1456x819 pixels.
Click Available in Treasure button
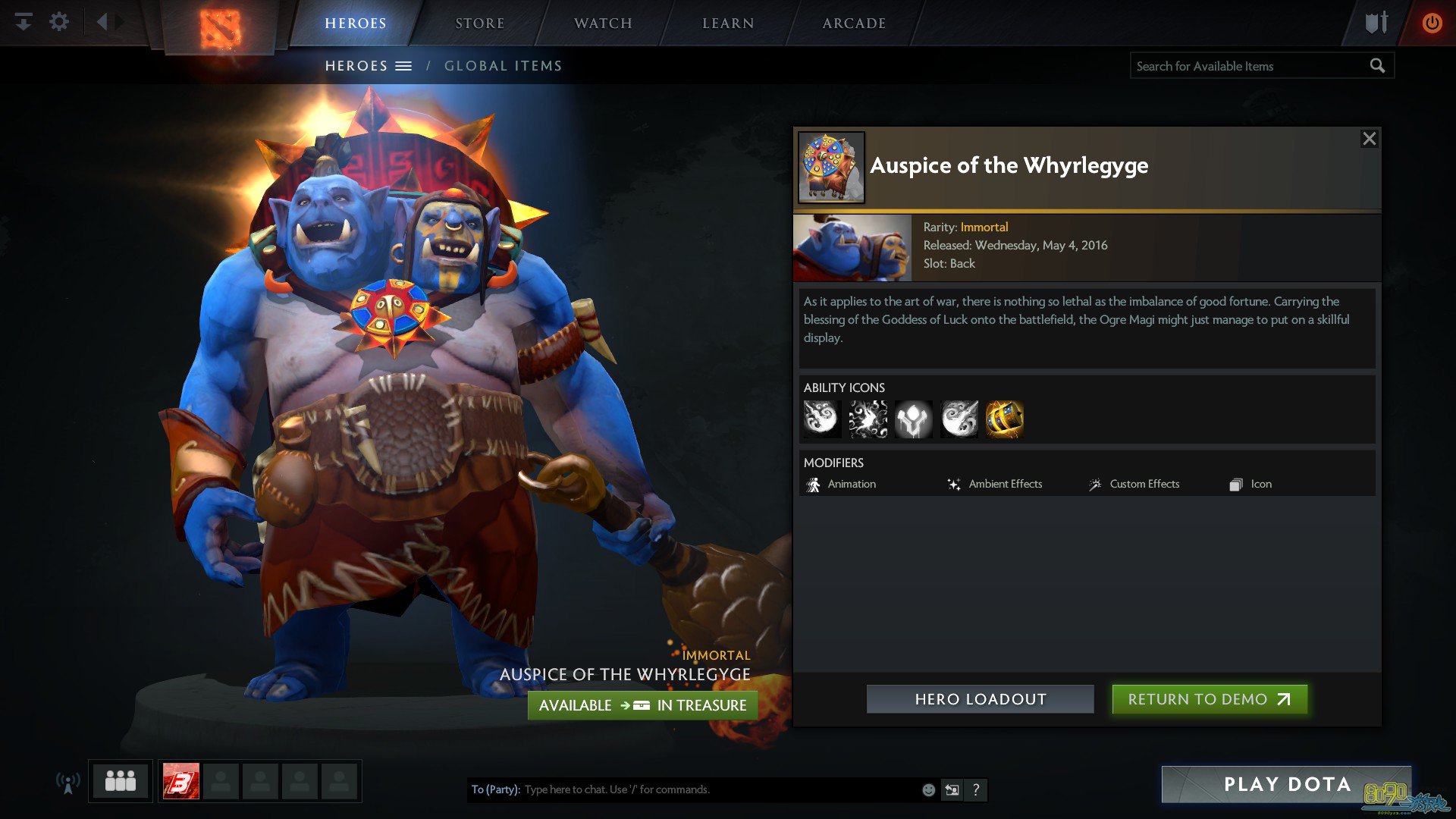click(x=642, y=705)
